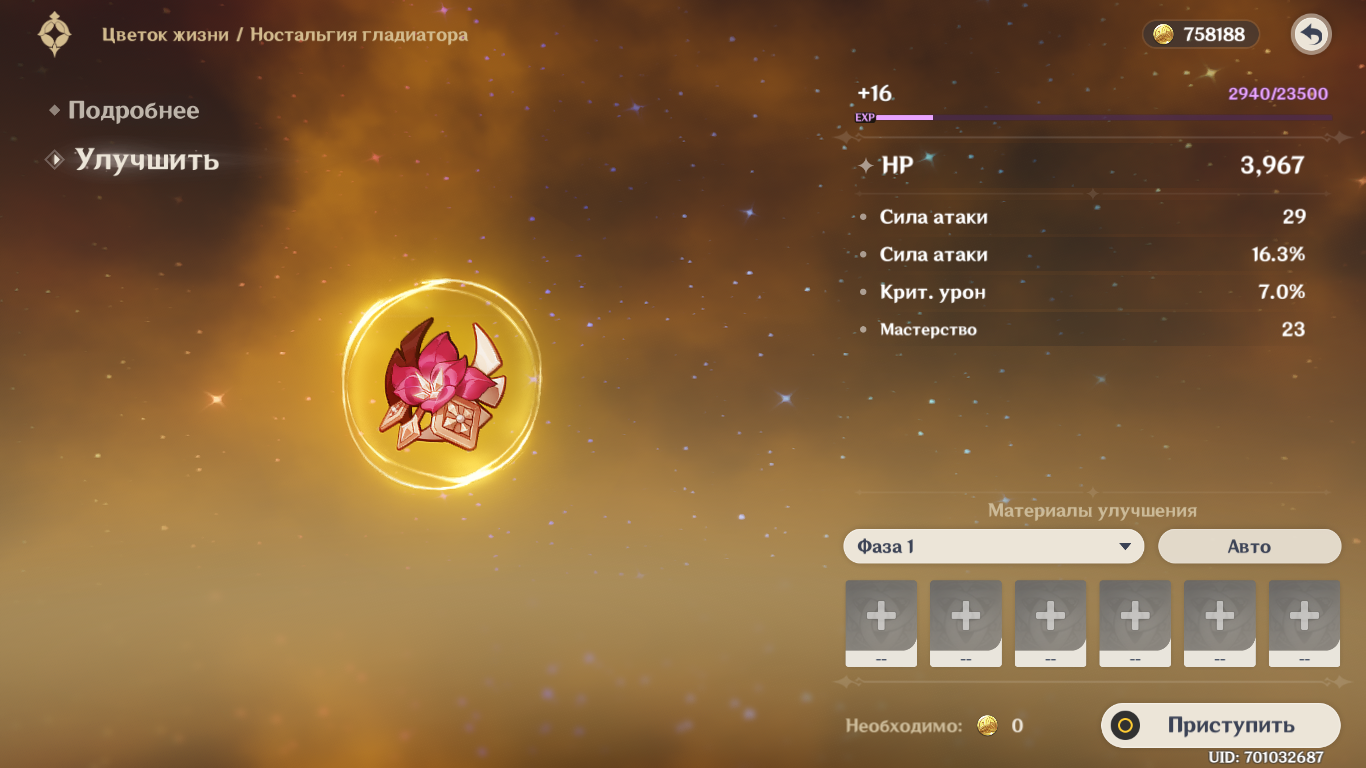Click the back arrow button
The width and height of the screenshot is (1366, 768).
1311,35
